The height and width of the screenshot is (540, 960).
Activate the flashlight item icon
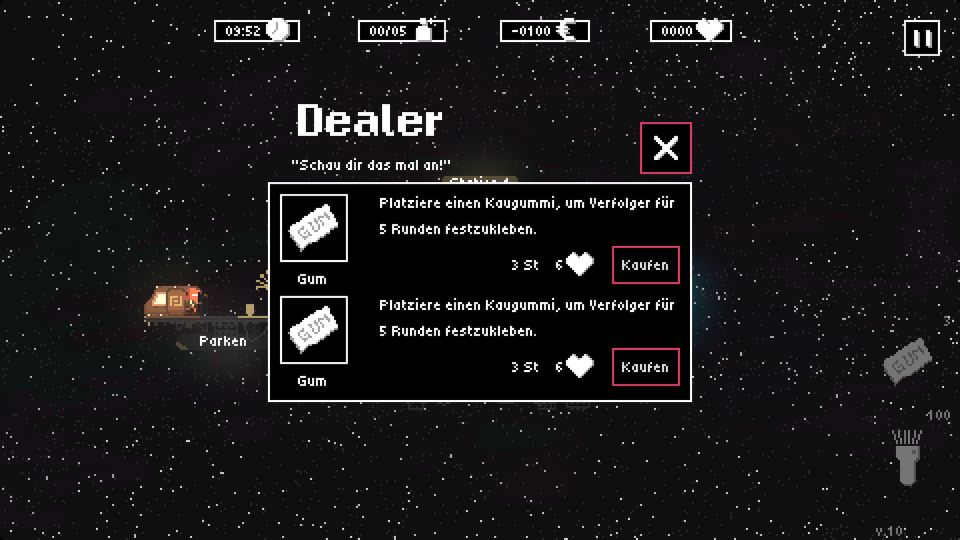[907, 456]
